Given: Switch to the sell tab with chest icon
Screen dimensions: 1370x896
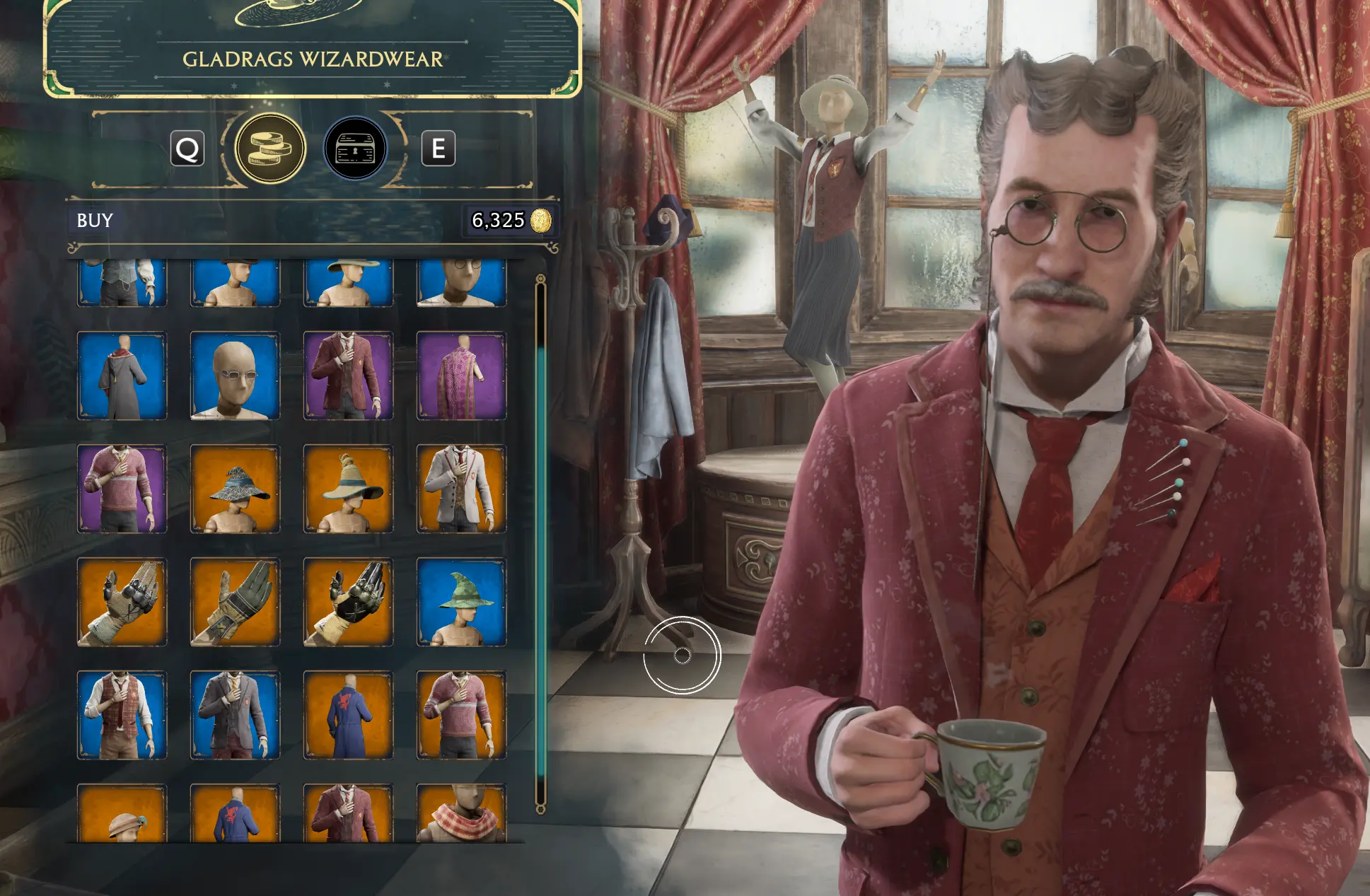Looking at the screenshot, I should coord(355,149).
